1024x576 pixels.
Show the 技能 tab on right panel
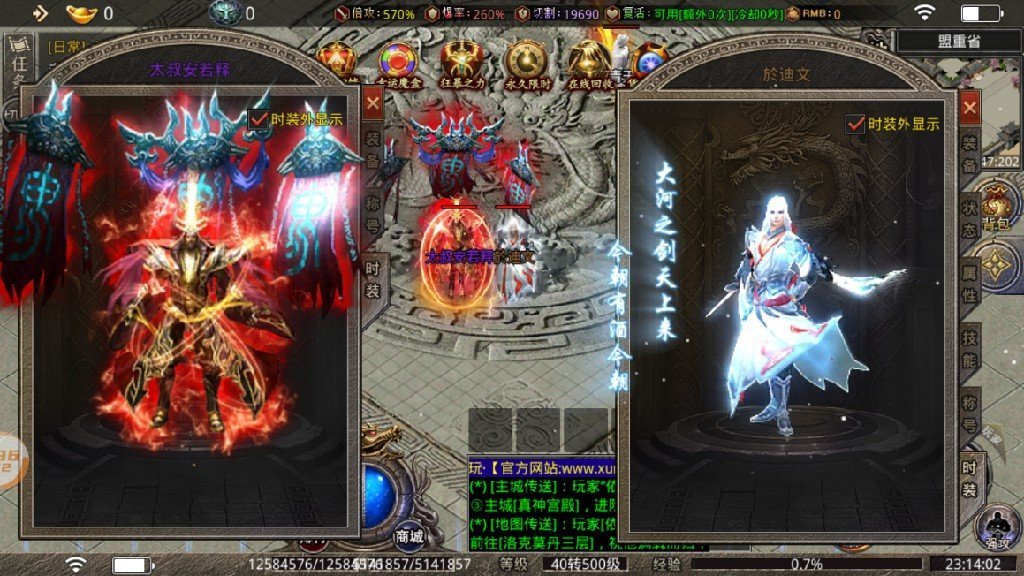[969, 349]
